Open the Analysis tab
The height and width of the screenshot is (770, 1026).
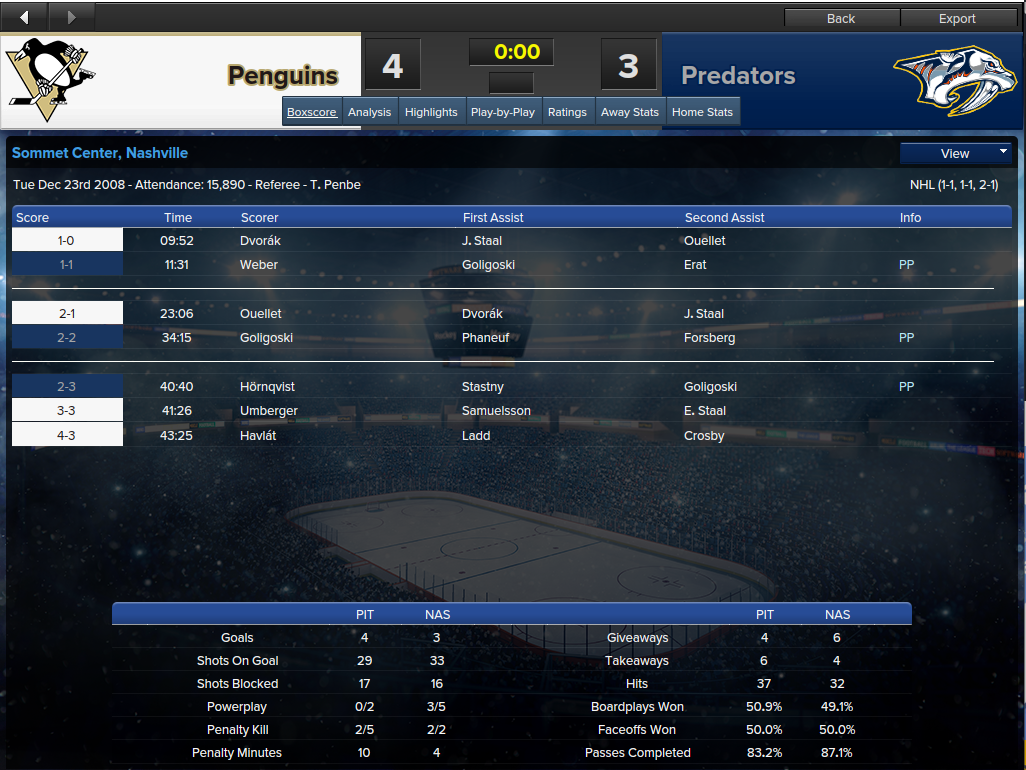369,112
